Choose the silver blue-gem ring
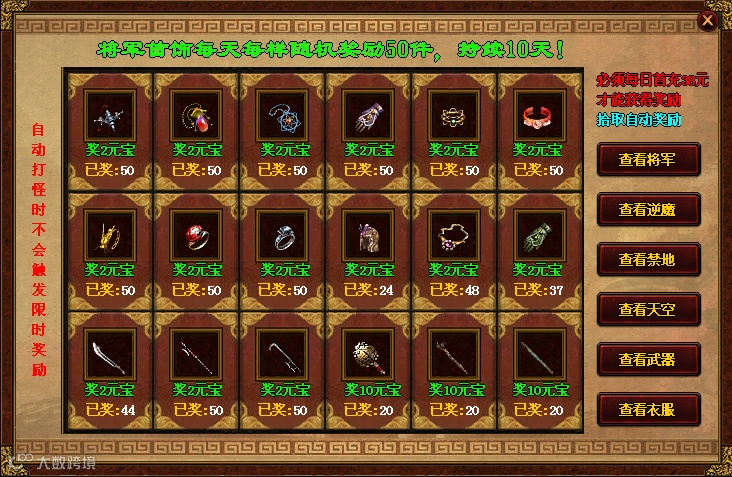Image resolution: width=732 pixels, height=477 pixels. point(279,237)
